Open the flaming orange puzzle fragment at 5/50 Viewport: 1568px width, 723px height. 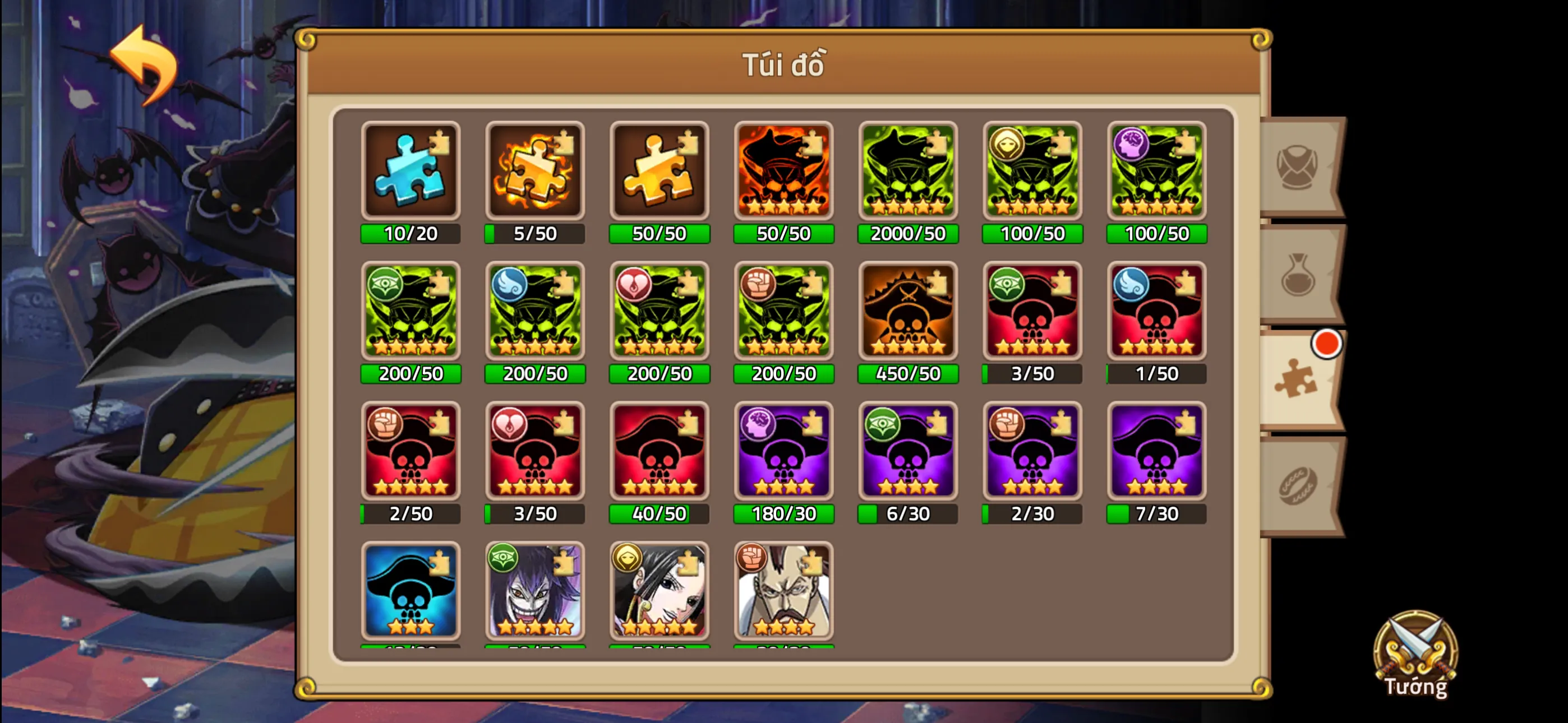point(534,172)
